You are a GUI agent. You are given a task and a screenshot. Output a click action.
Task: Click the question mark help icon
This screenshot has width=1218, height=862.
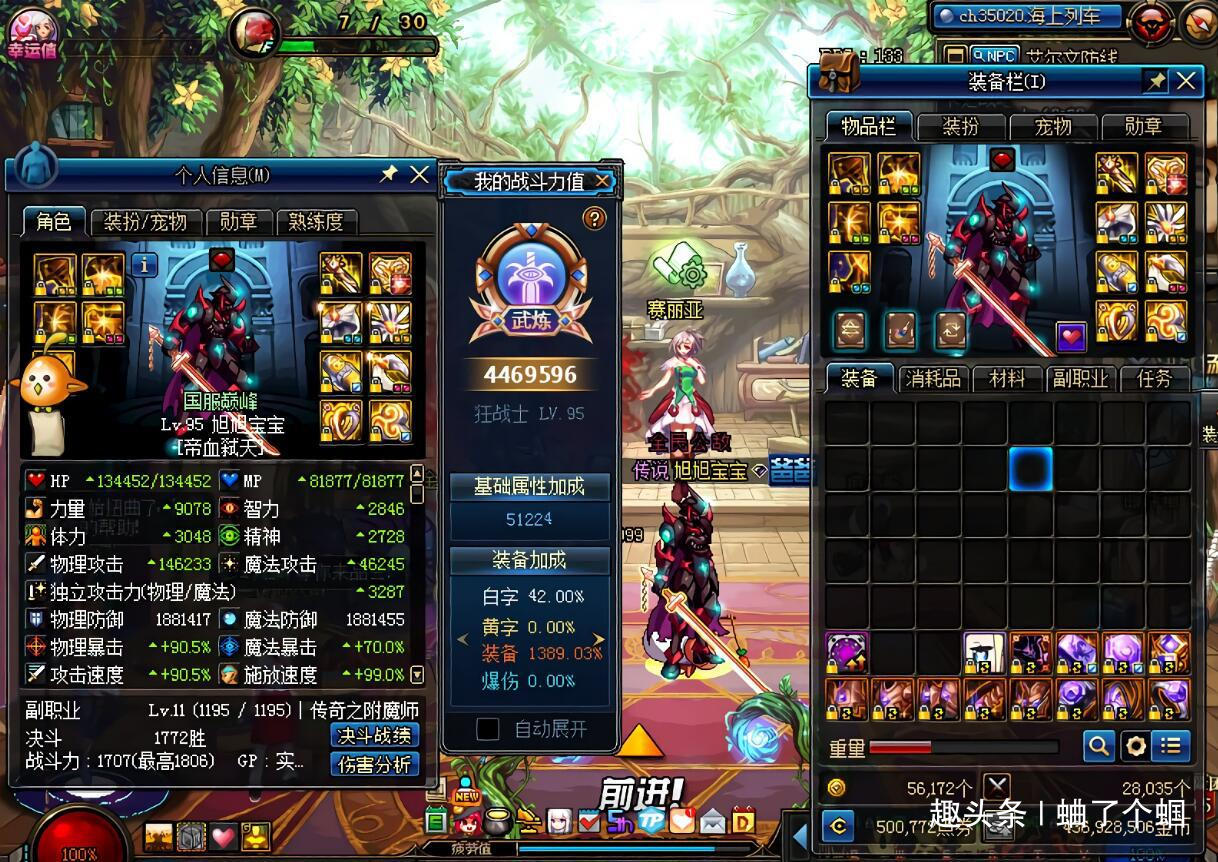point(594,218)
